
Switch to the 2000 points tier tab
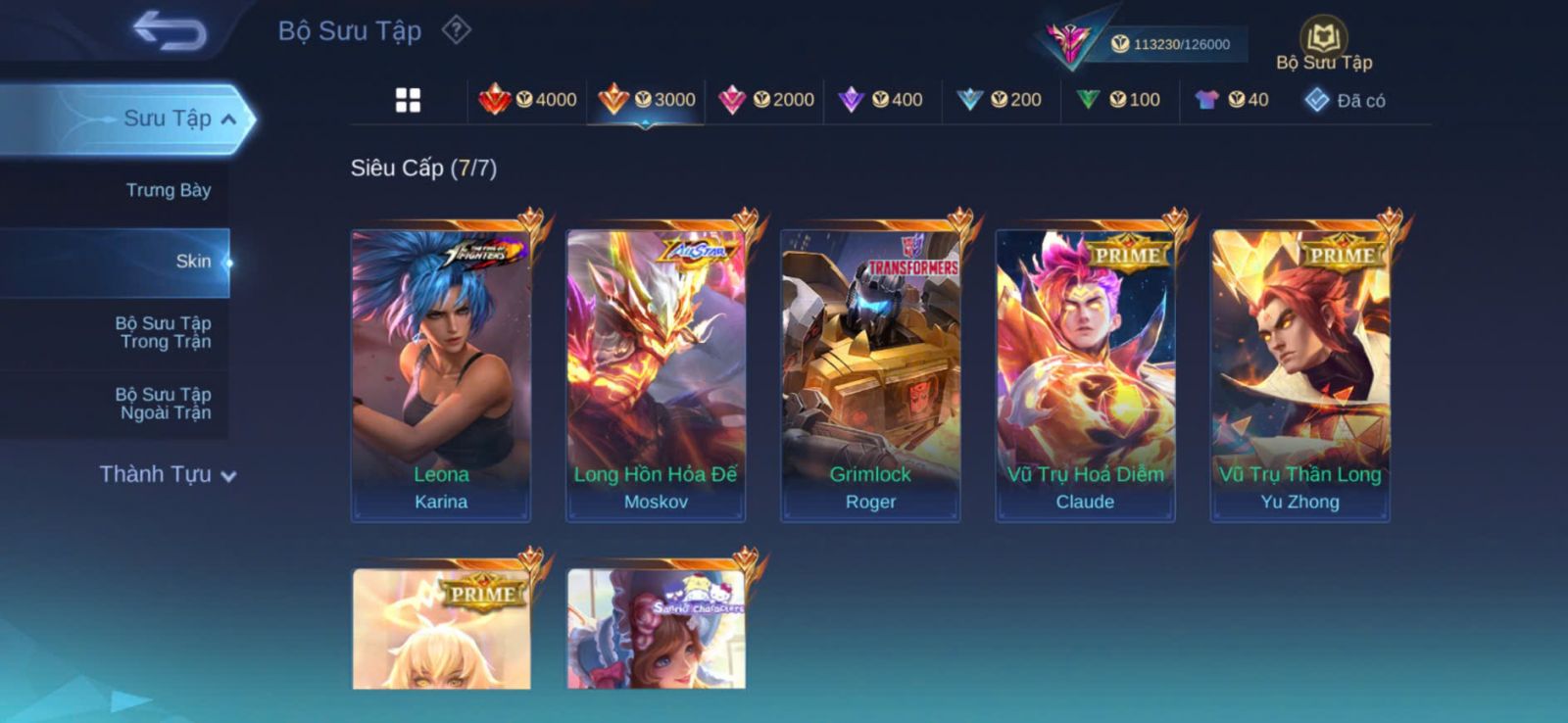pos(765,100)
